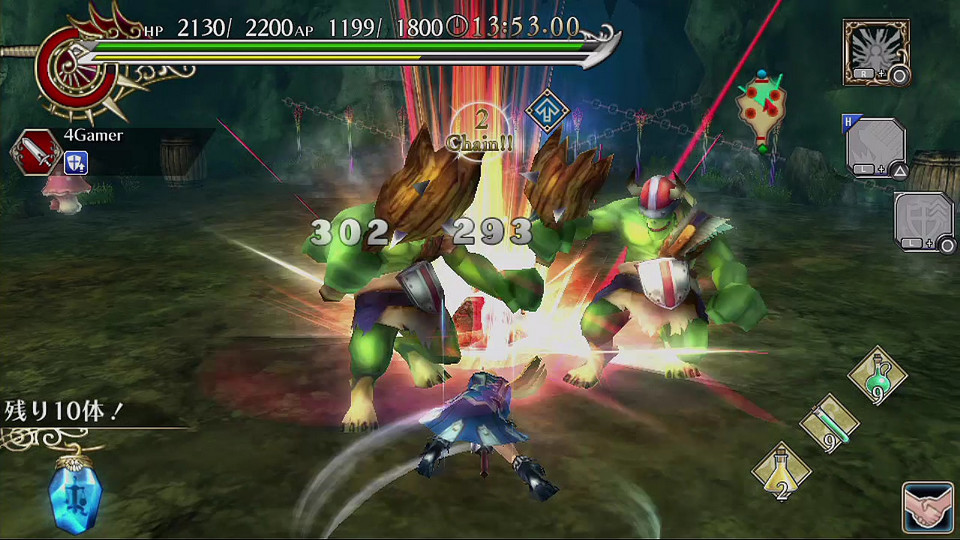The width and height of the screenshot is (960, 540).
Task: Use the yellow flask potion
Action: click(782, 470)
